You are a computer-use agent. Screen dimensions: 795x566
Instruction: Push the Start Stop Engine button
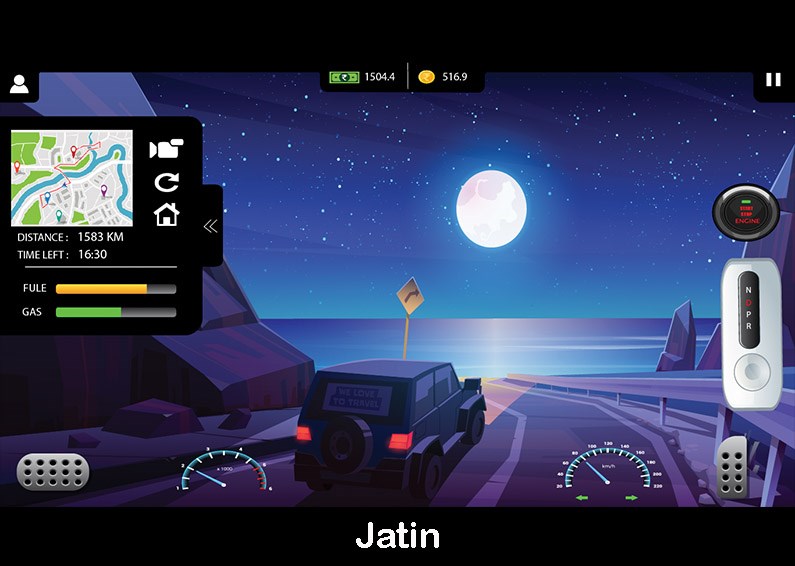[x=746, y=211]
